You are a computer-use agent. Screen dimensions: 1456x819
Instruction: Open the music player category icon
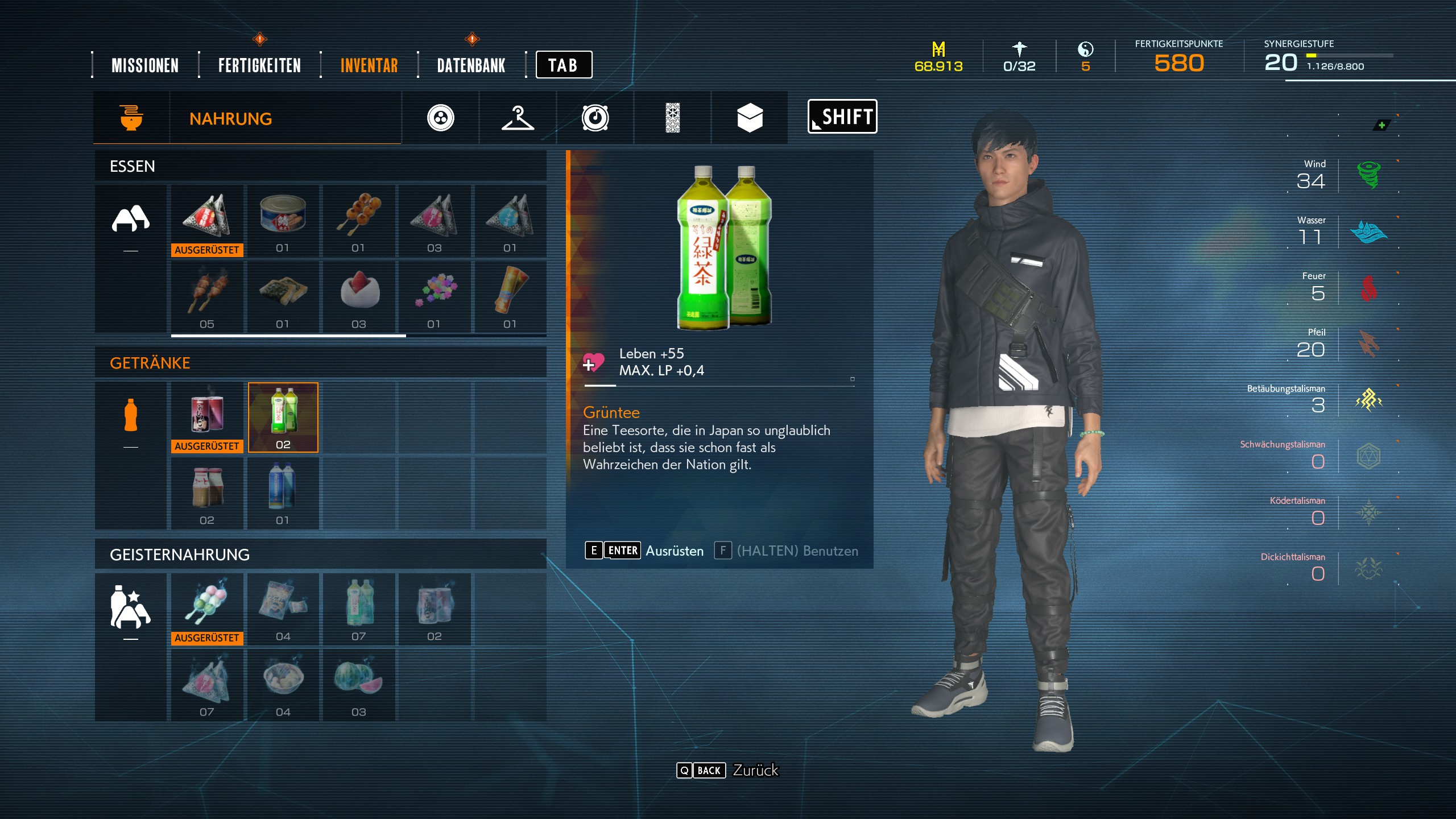coord(595,118)
